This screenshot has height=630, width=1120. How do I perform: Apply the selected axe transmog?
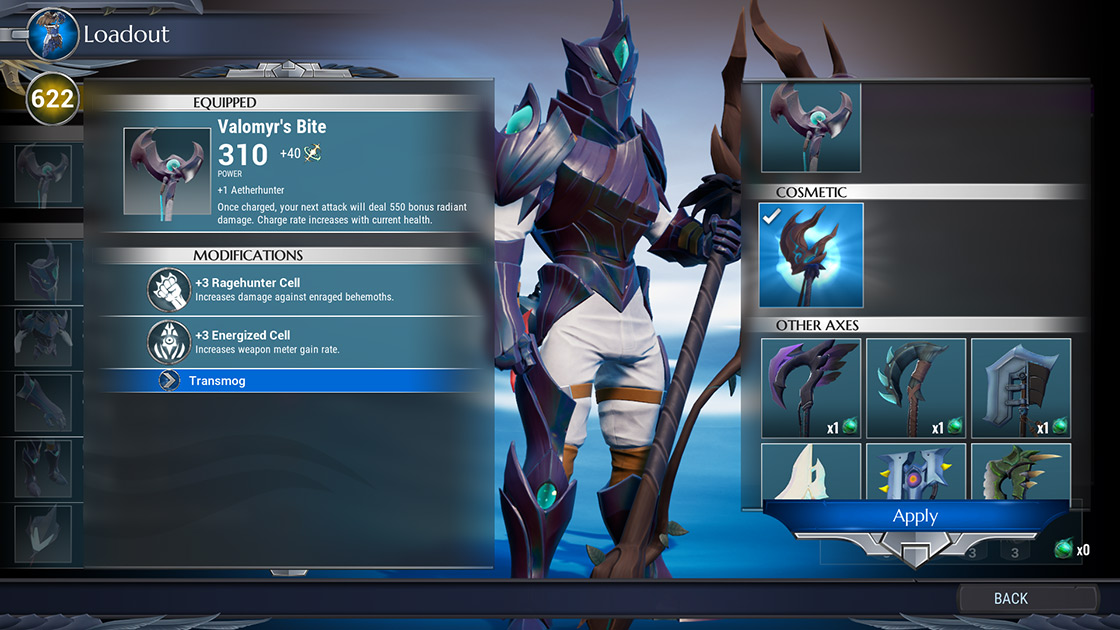915,516
